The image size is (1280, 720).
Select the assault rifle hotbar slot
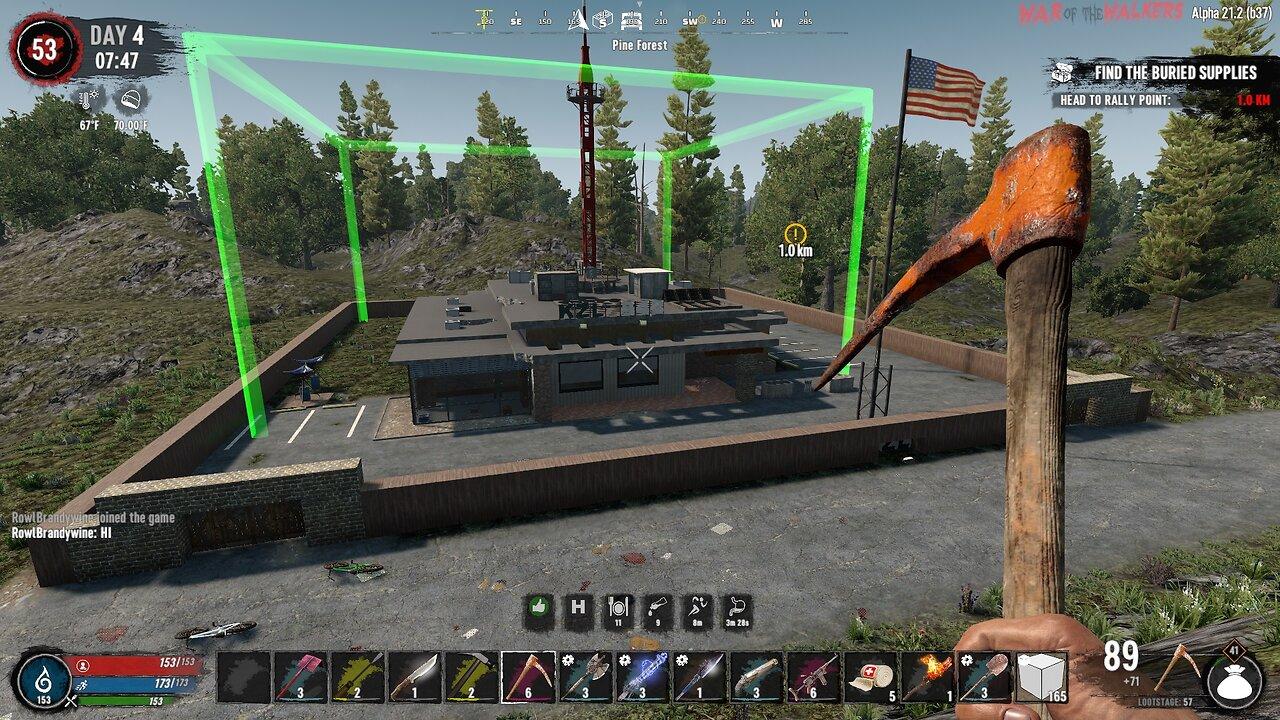[x=814, y=676]
